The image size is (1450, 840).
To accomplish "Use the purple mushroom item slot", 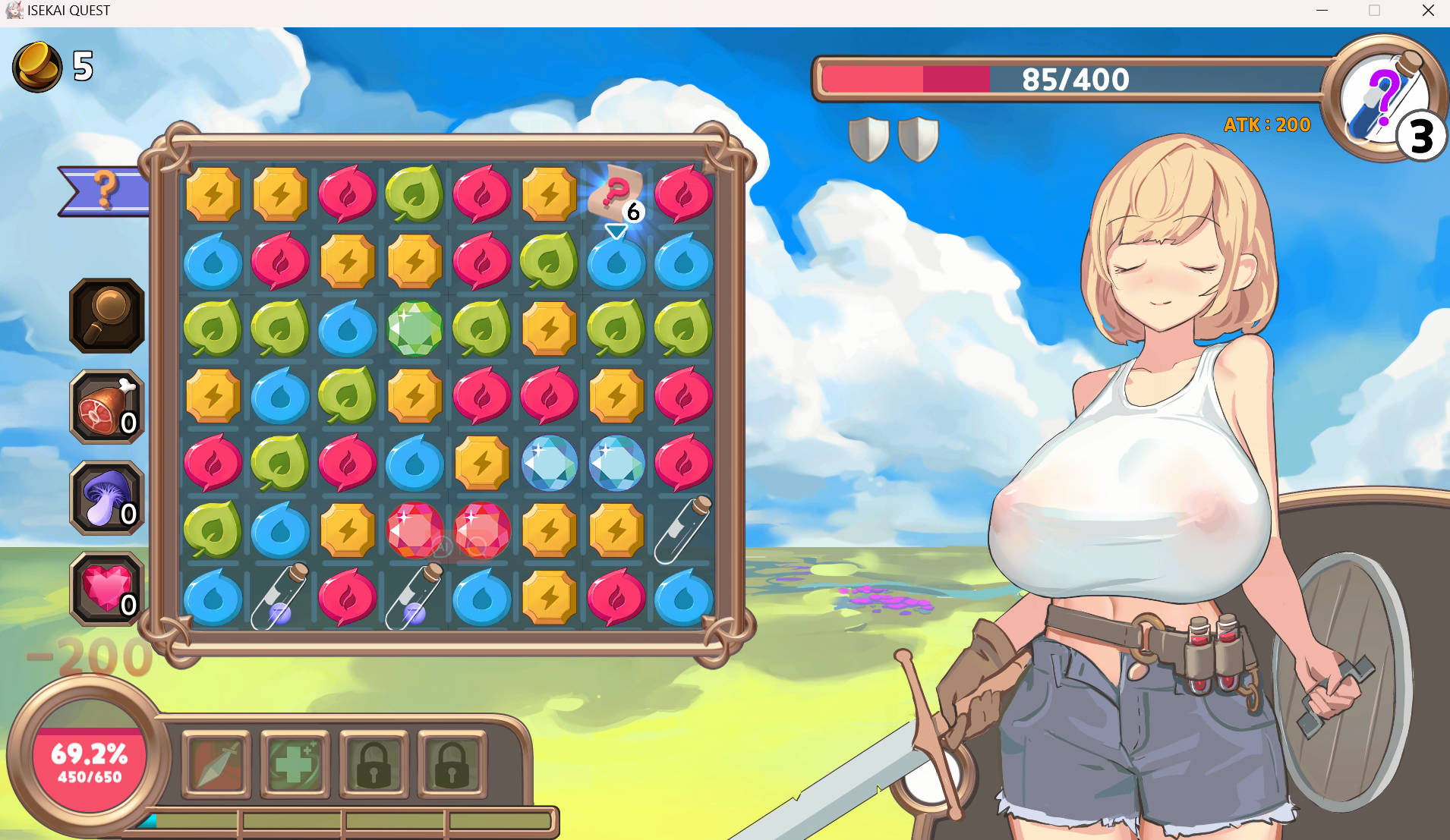I will point(107,498).
